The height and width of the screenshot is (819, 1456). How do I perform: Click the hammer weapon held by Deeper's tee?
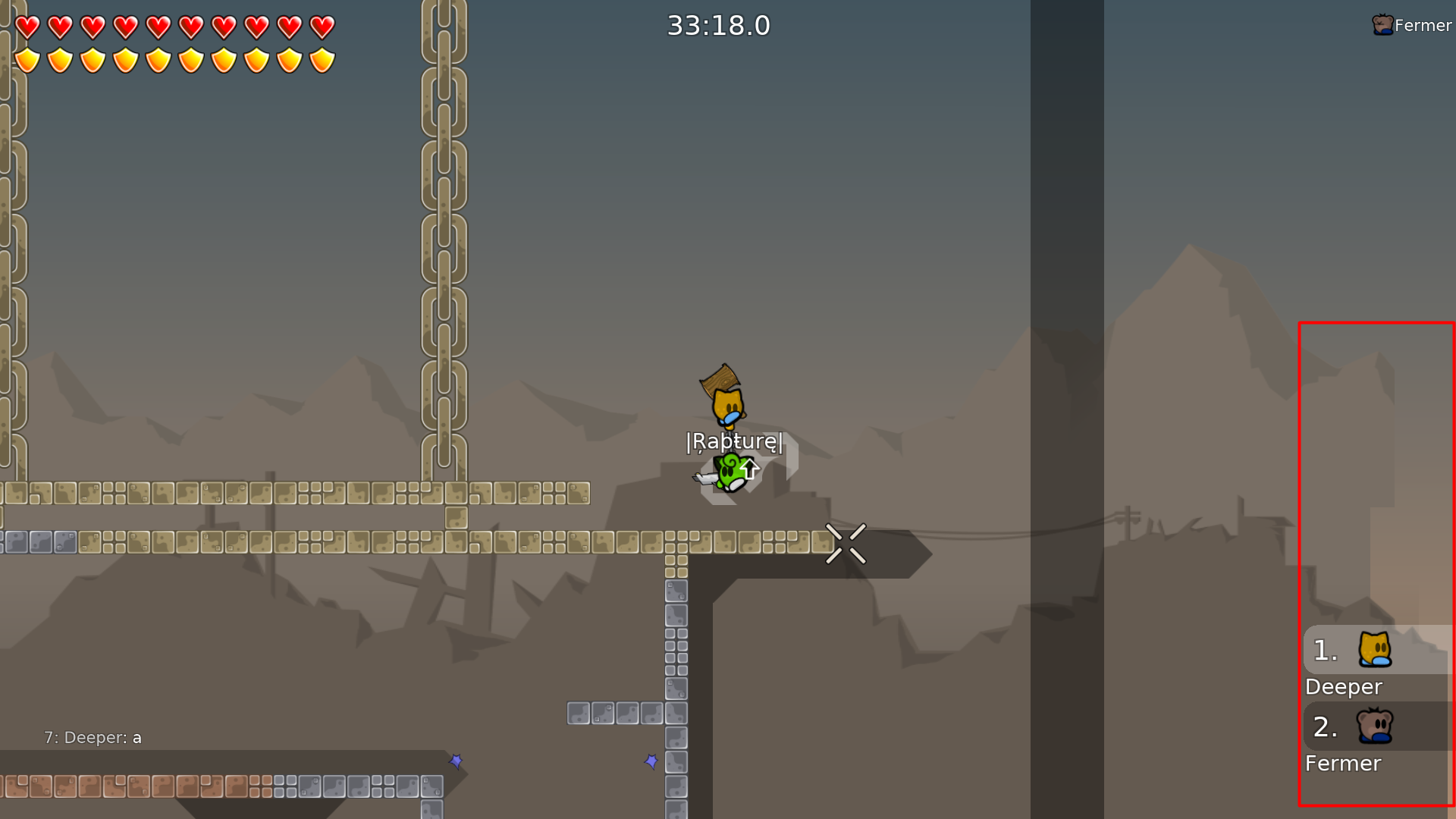point(719,378)
